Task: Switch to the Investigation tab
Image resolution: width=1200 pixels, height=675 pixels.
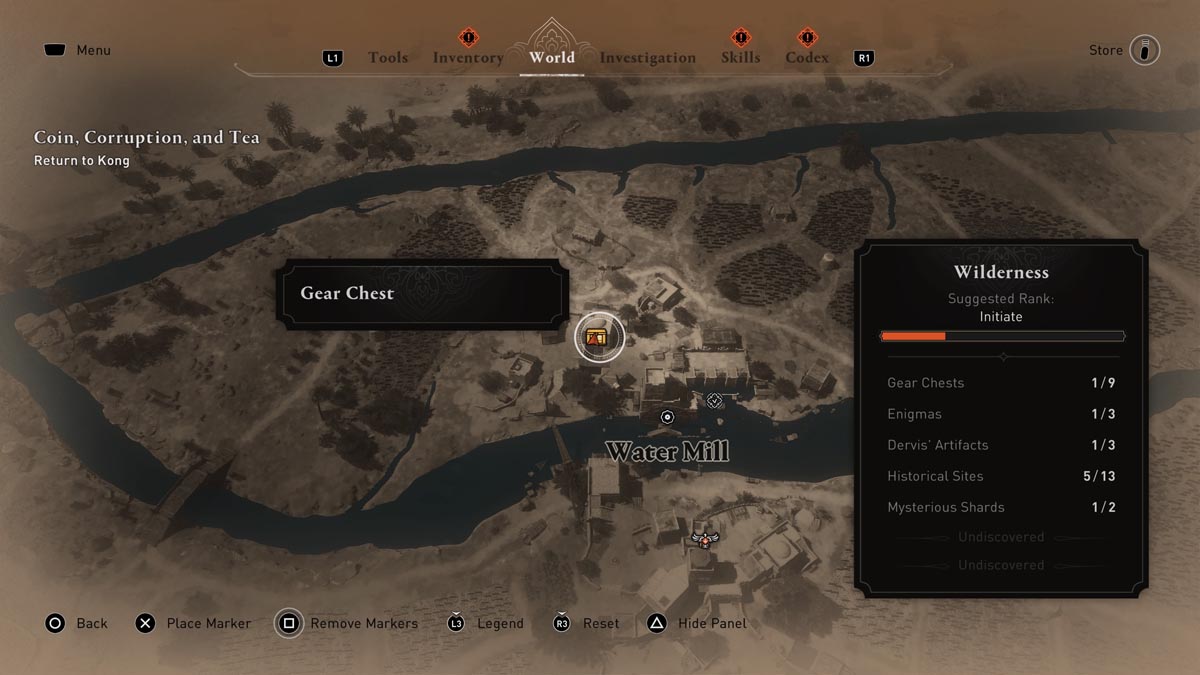Action: [x=647, y=58]
